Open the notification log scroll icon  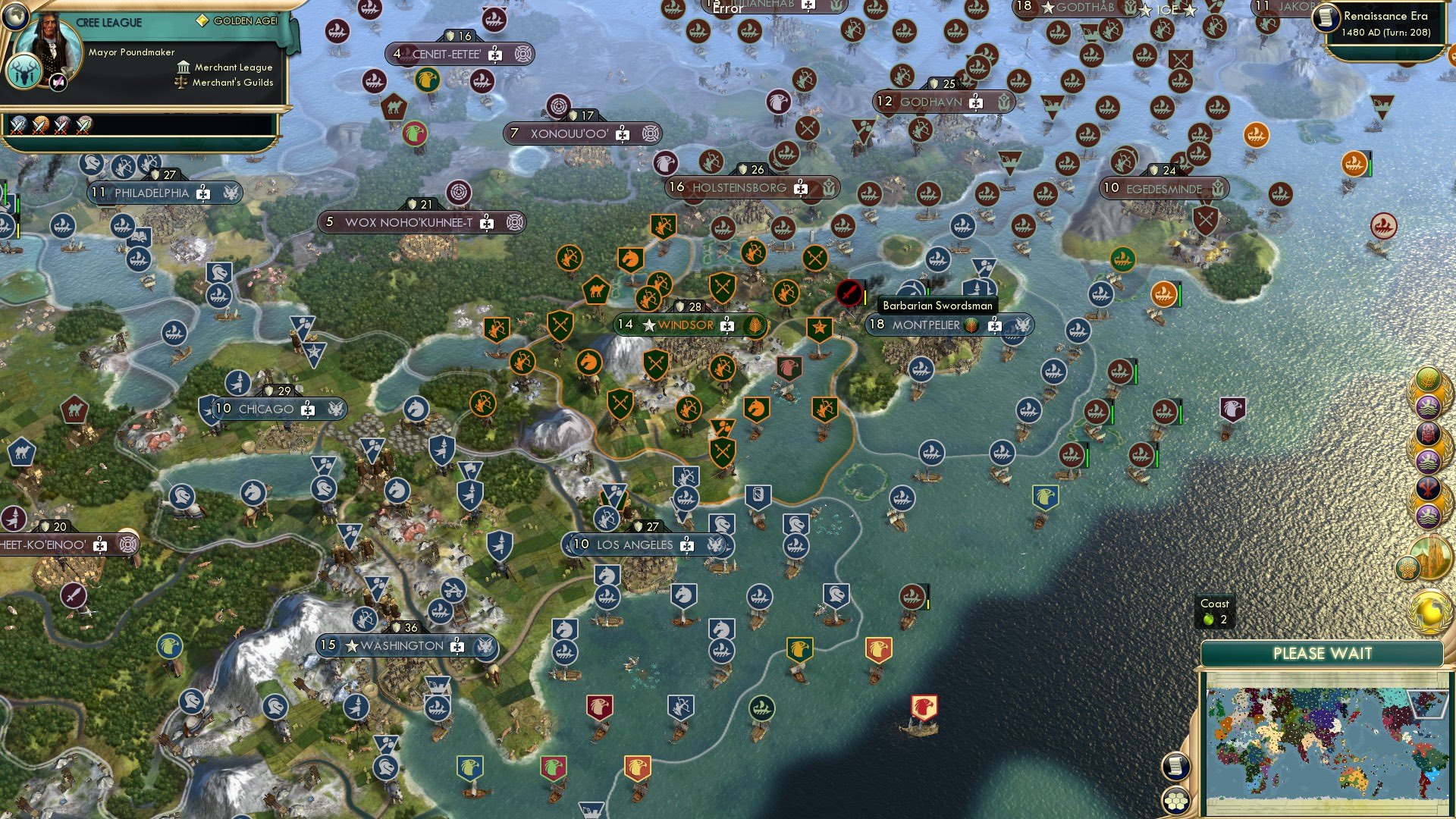1175,767
